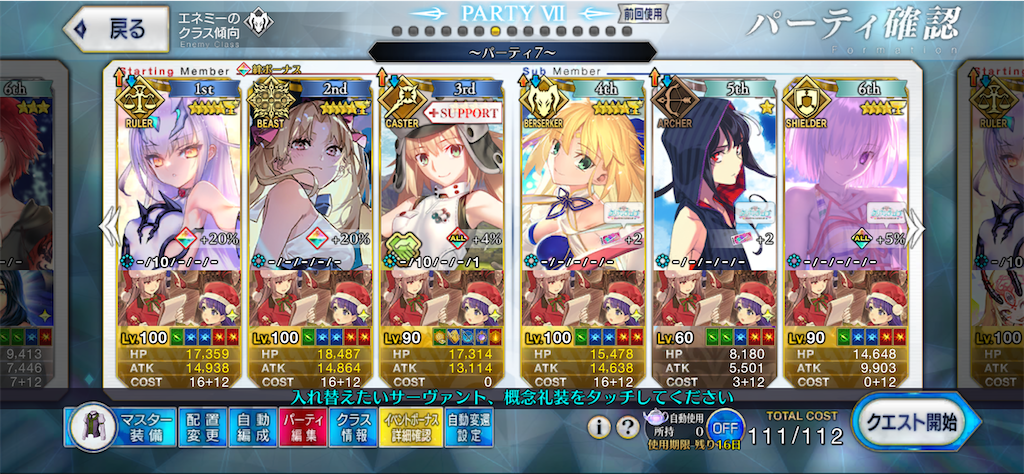Viewport: 1024px width, 474px height.
Task: Open 自動変遷設定 settings
Action: pyautogui.click(x=469, y=427)
